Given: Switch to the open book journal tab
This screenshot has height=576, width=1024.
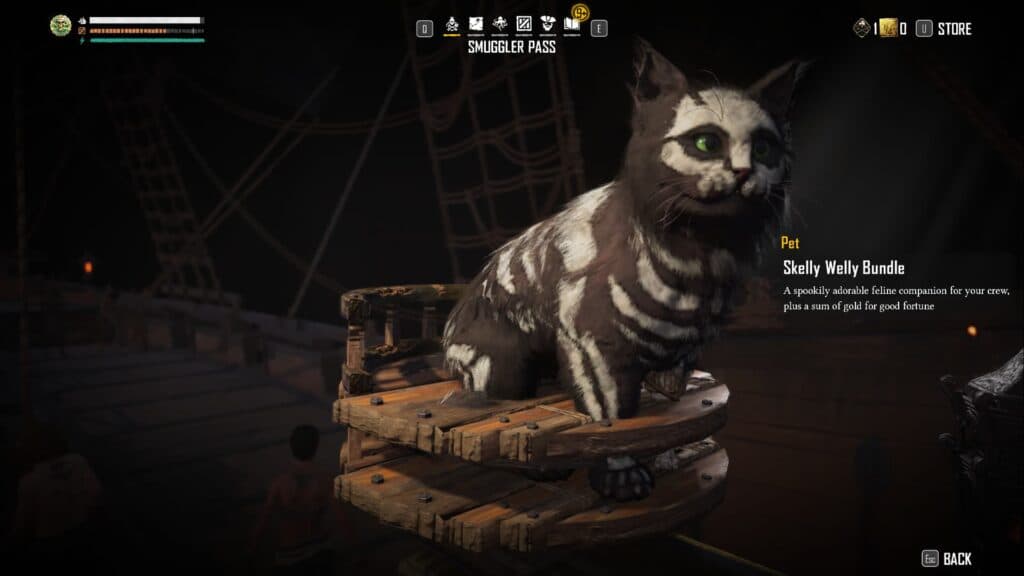Looking at the screenshot, I should click(x=572, y=24).
